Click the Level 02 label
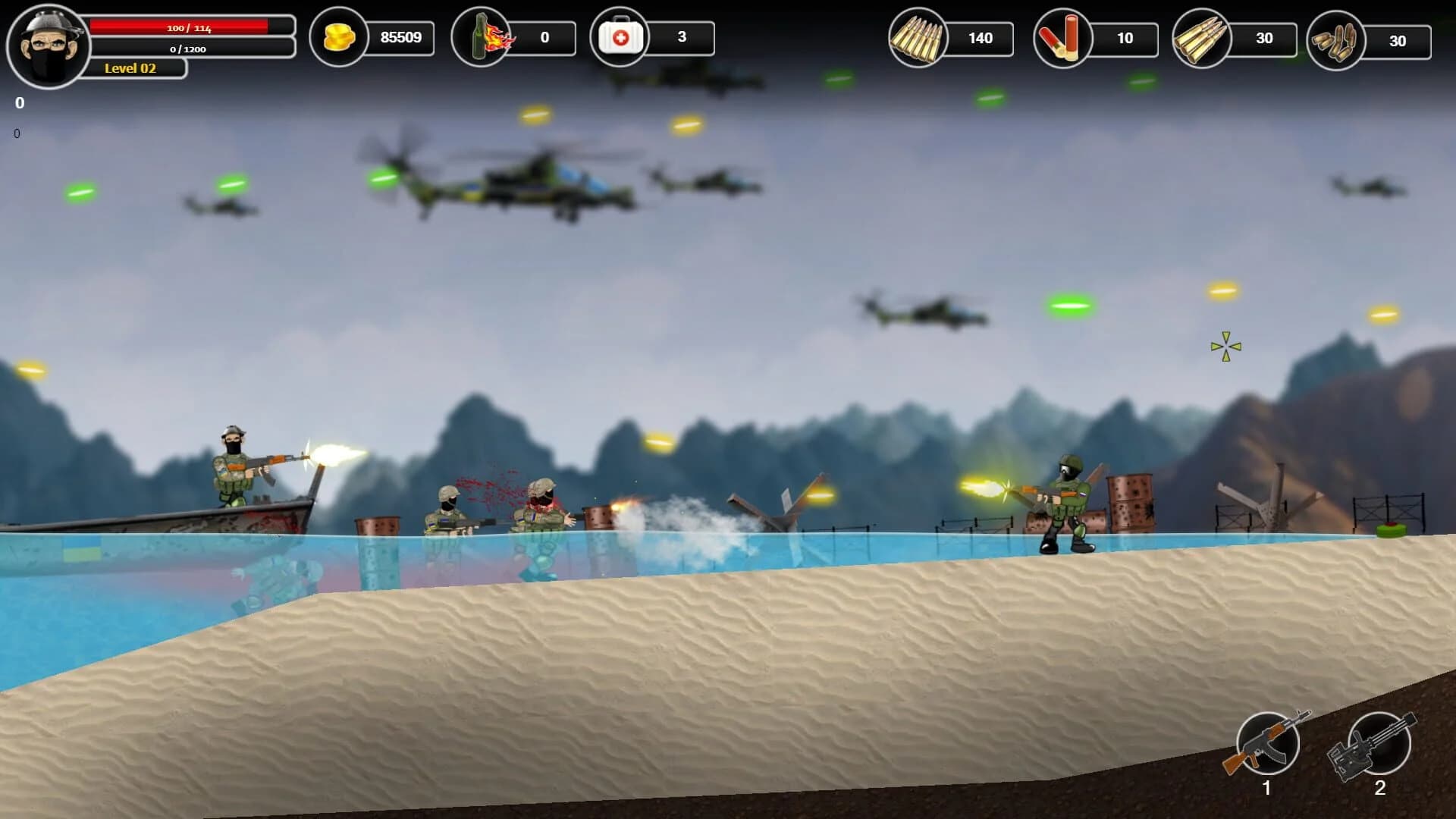The height and width of the screenshot is (819, 1456). (129, 69)
